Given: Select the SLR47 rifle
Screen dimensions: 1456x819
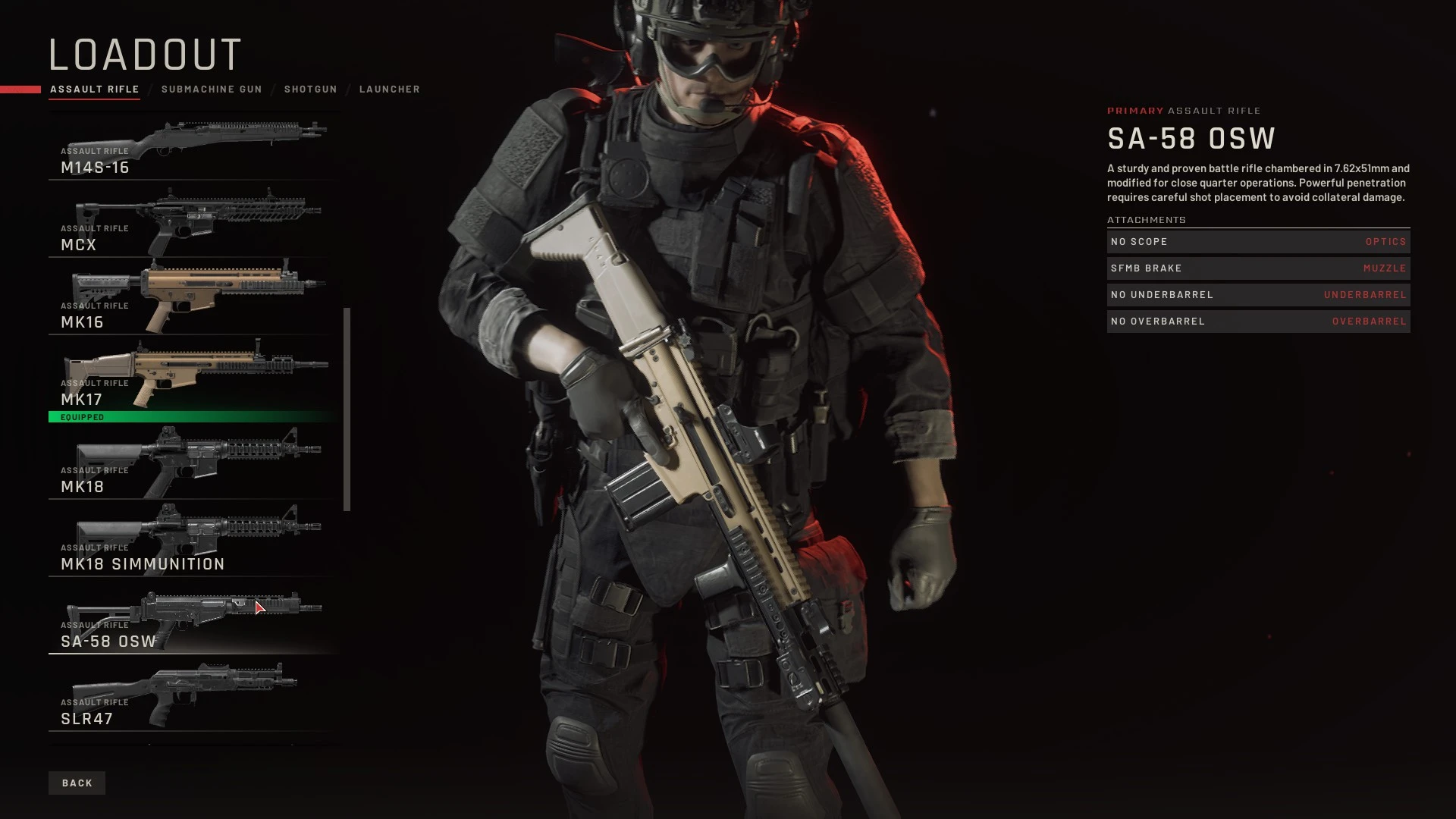Looking at the screenshot, I should click(193, 694).
